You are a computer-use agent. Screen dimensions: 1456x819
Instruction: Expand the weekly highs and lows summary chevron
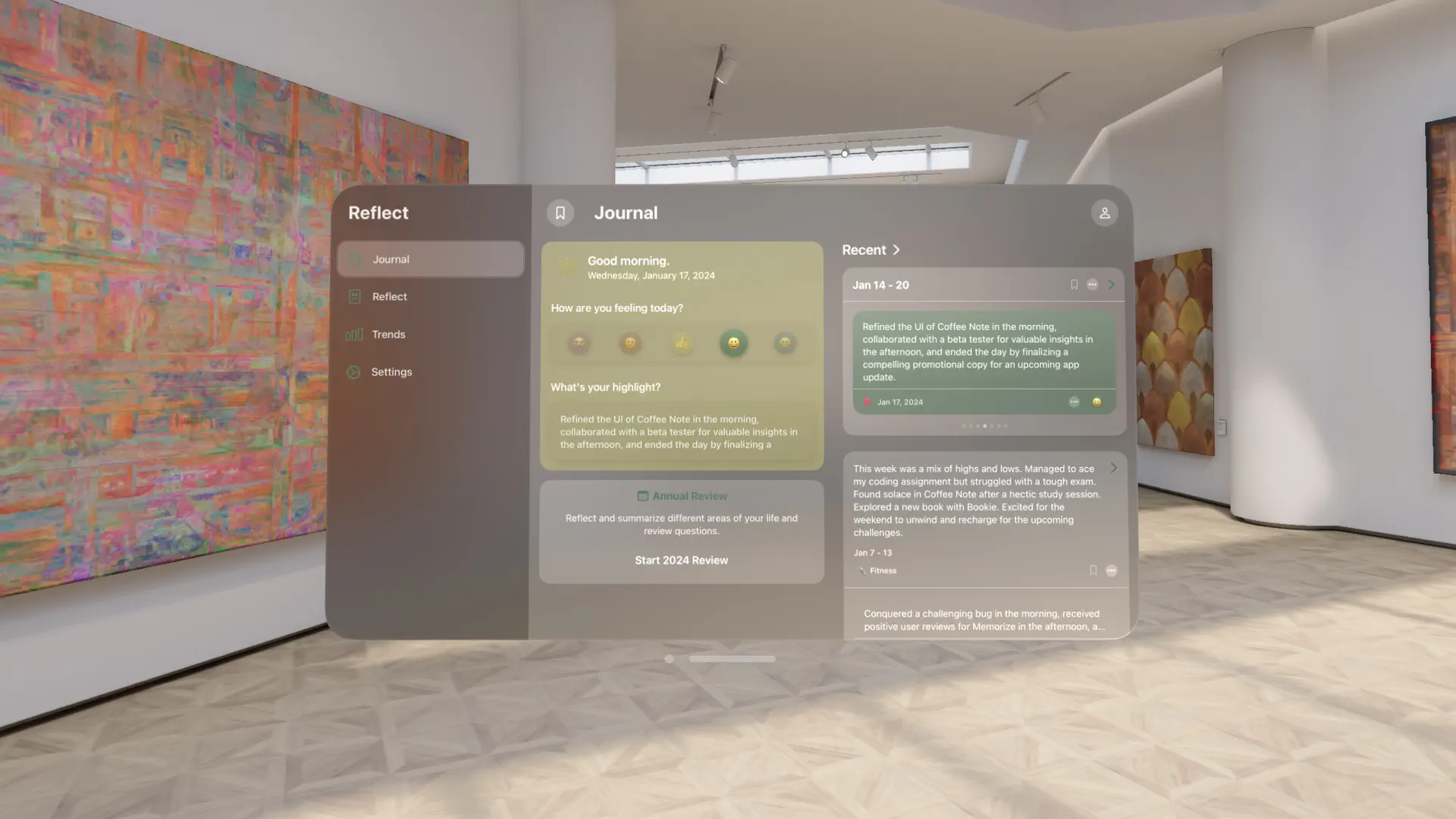pyautogui.click(x=1113, y=468)
